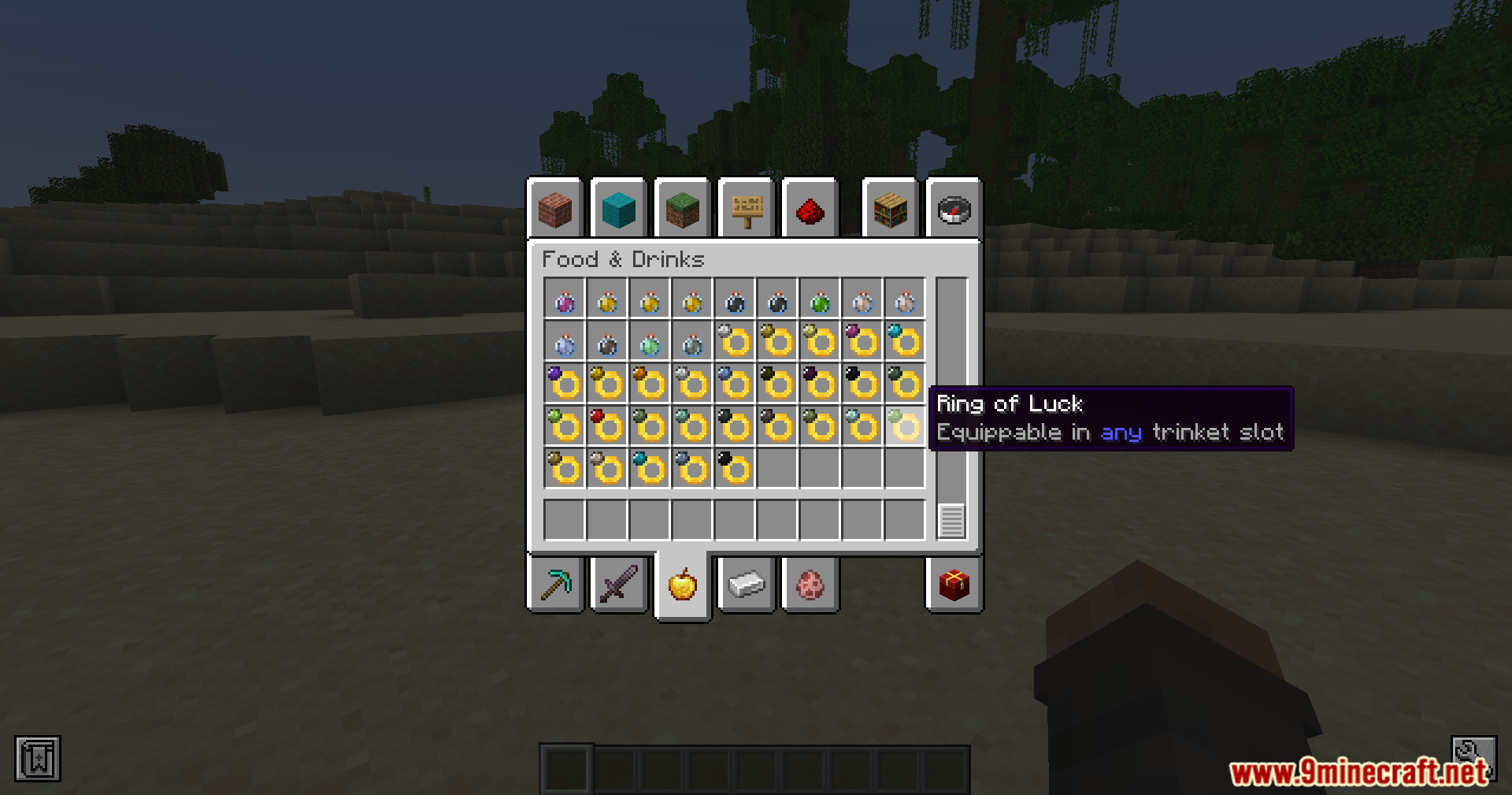Viewport: 1512px width, 795px height.
Task: Switch to the diamond pickaxe tools tab
Action: coord(556,585)
